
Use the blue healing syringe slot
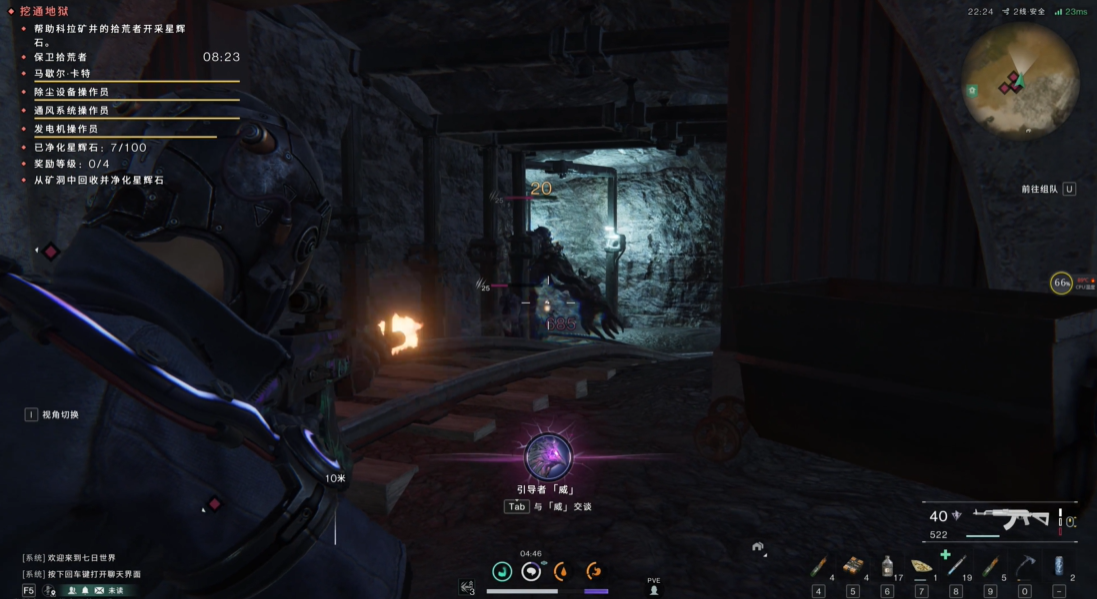click(x=956, y=567)
